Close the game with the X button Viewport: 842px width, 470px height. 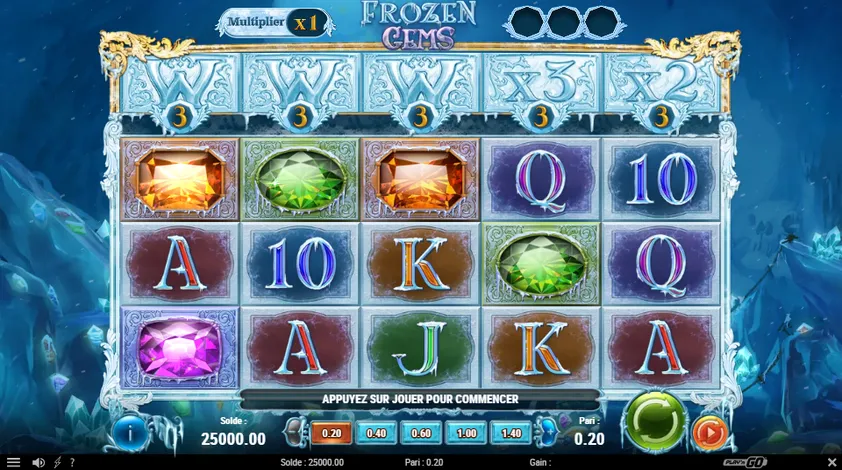[832, 462]
